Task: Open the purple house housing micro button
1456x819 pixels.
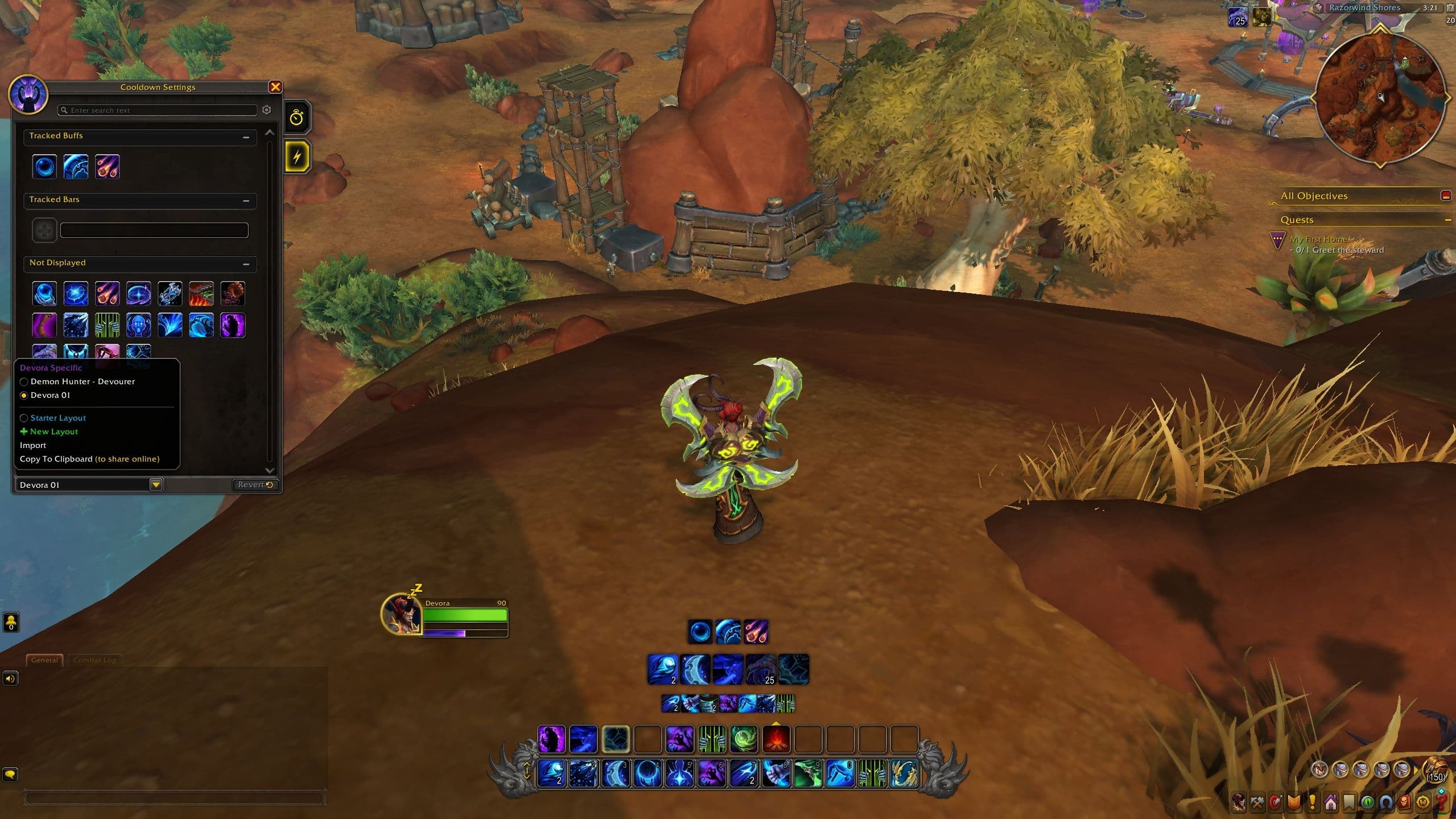Action: [1330, 802]
